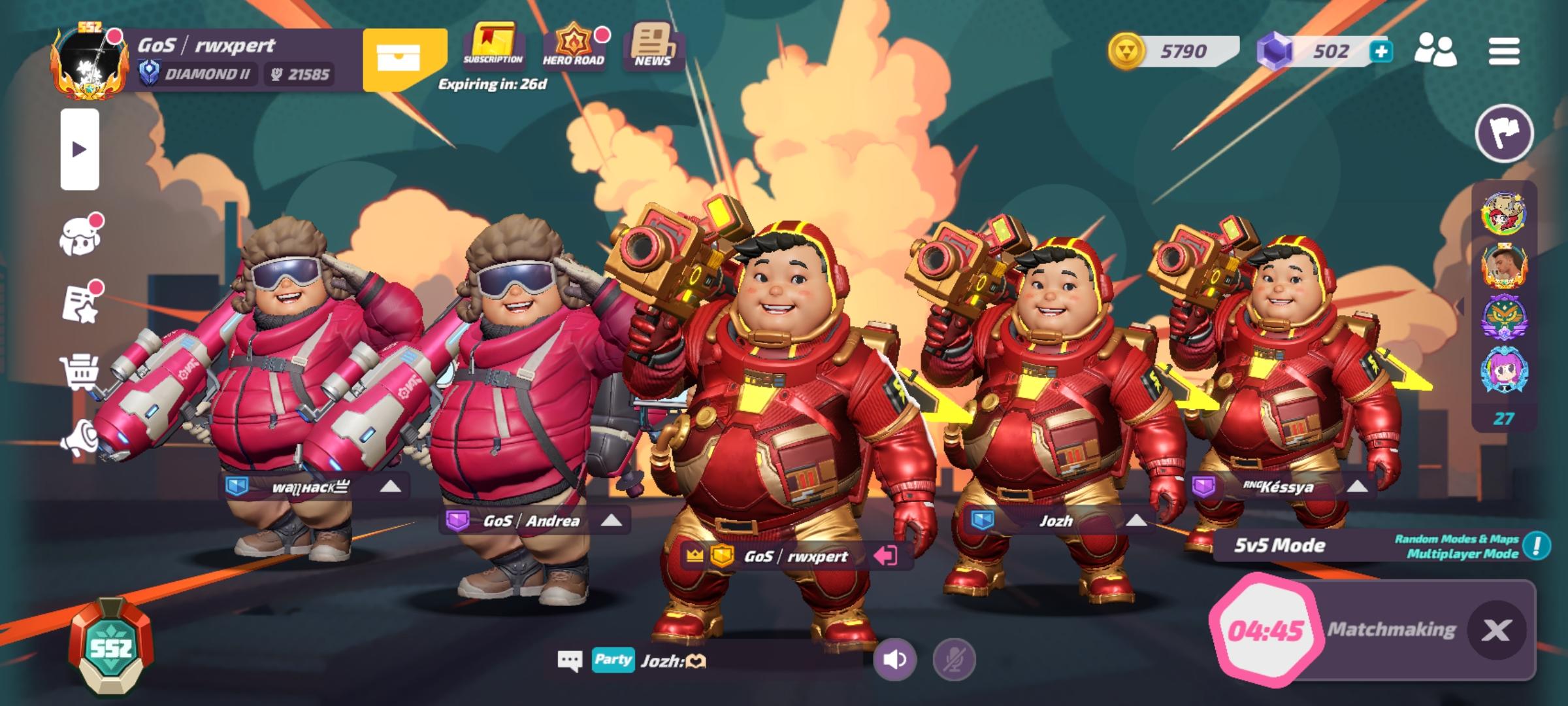Expand options for player Jozh

pyautogui.click(x=1135, y=520)
